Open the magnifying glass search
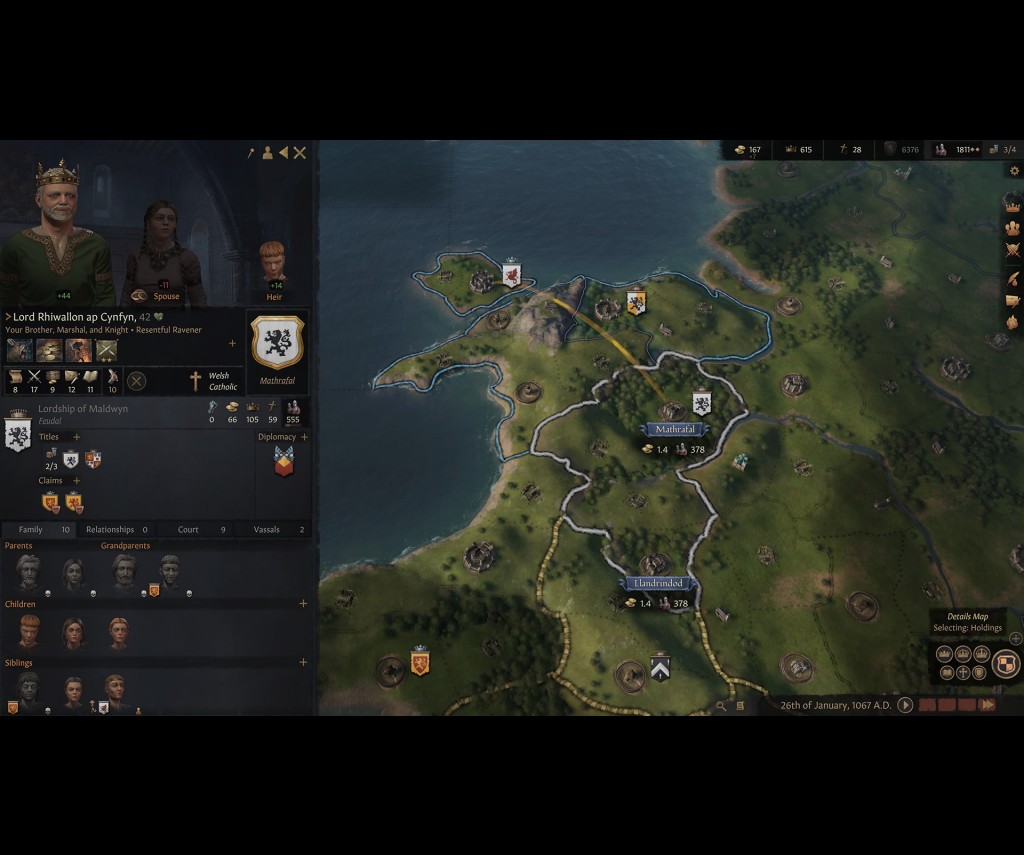The image size is (1024, 855). [721, 706]
